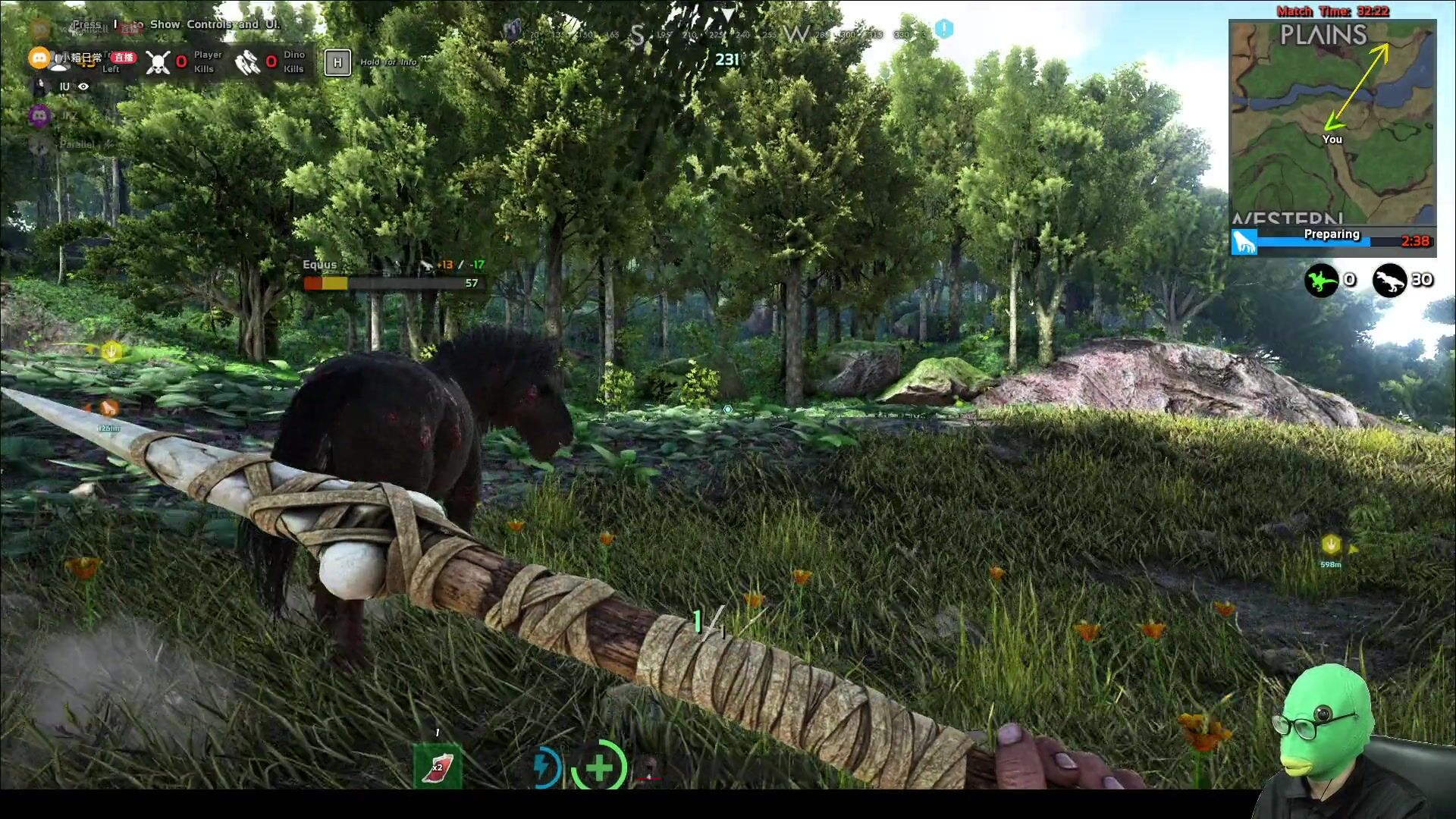Click the blue hand icon beside Preparing
1456x819 pixels.
1244,242
